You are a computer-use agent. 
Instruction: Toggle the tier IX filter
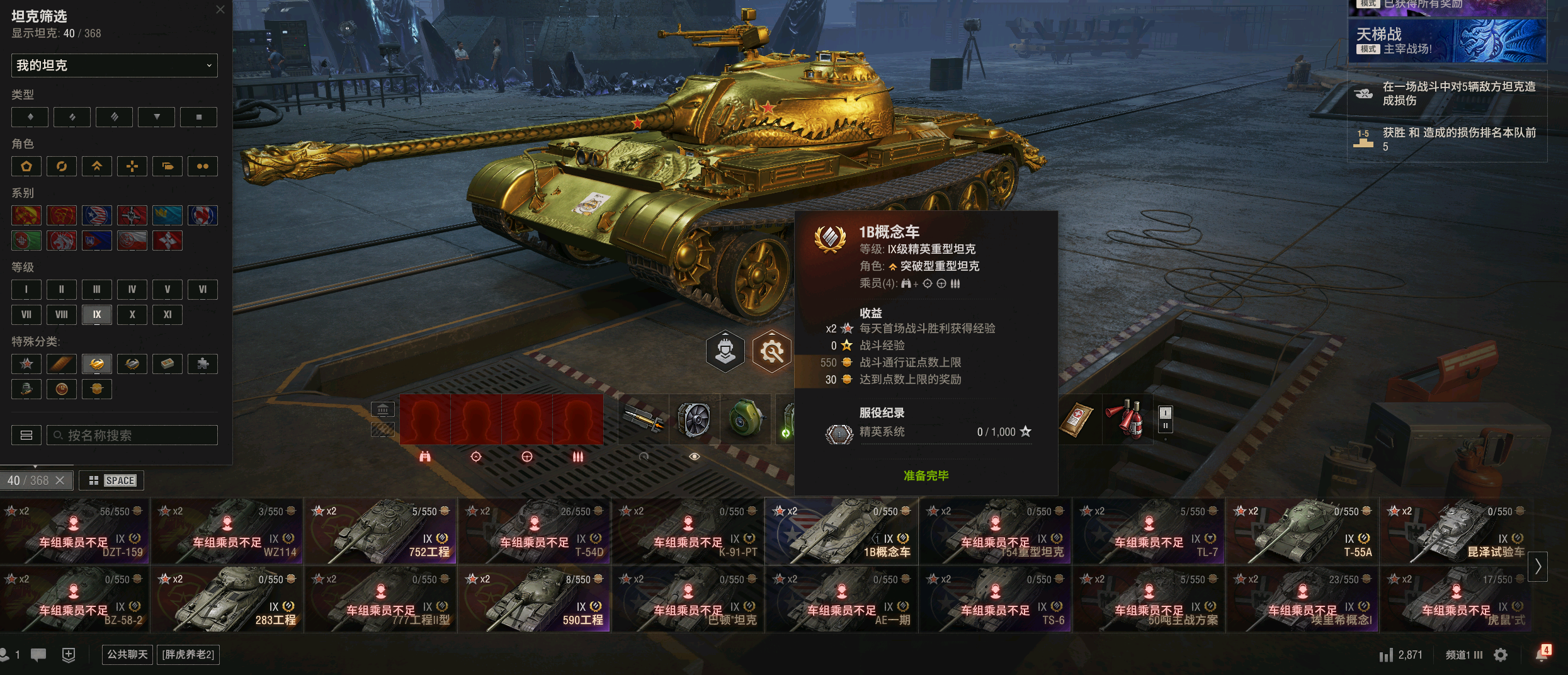click(97, 314)
